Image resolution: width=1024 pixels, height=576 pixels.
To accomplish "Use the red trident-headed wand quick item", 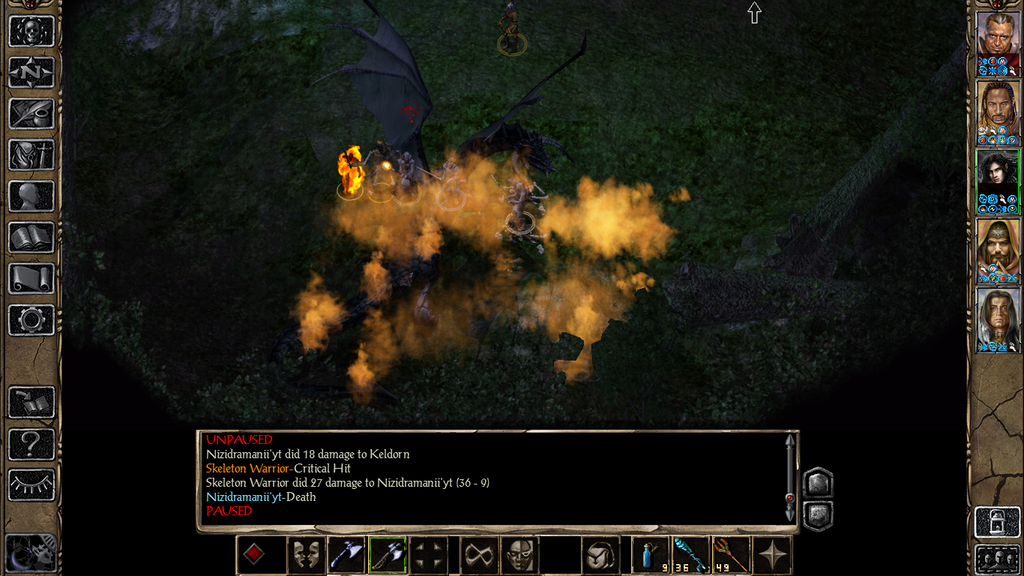I will [x=732, y=555].
